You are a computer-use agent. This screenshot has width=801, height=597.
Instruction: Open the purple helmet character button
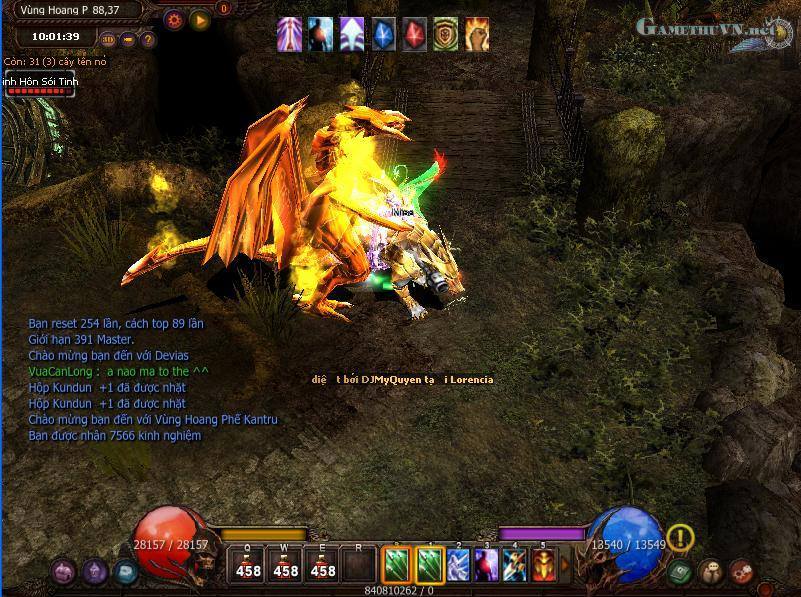[95, 572]
